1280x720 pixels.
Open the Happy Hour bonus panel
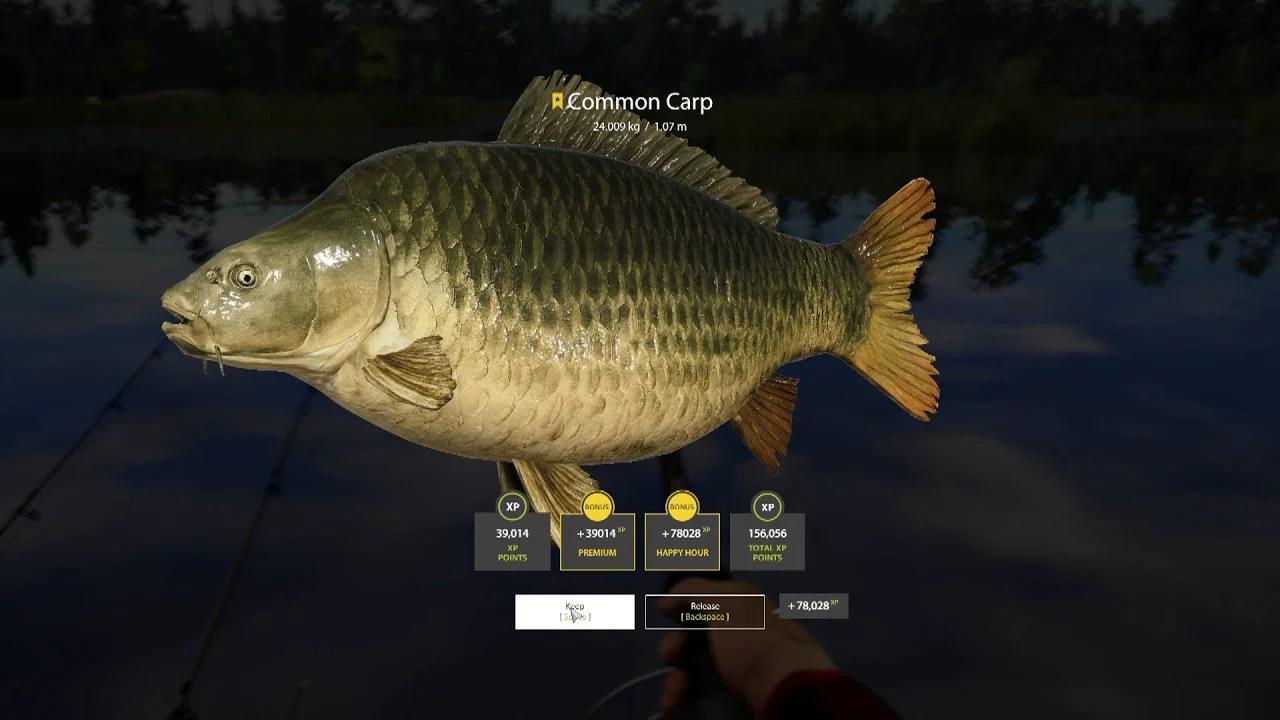[683, 543]
